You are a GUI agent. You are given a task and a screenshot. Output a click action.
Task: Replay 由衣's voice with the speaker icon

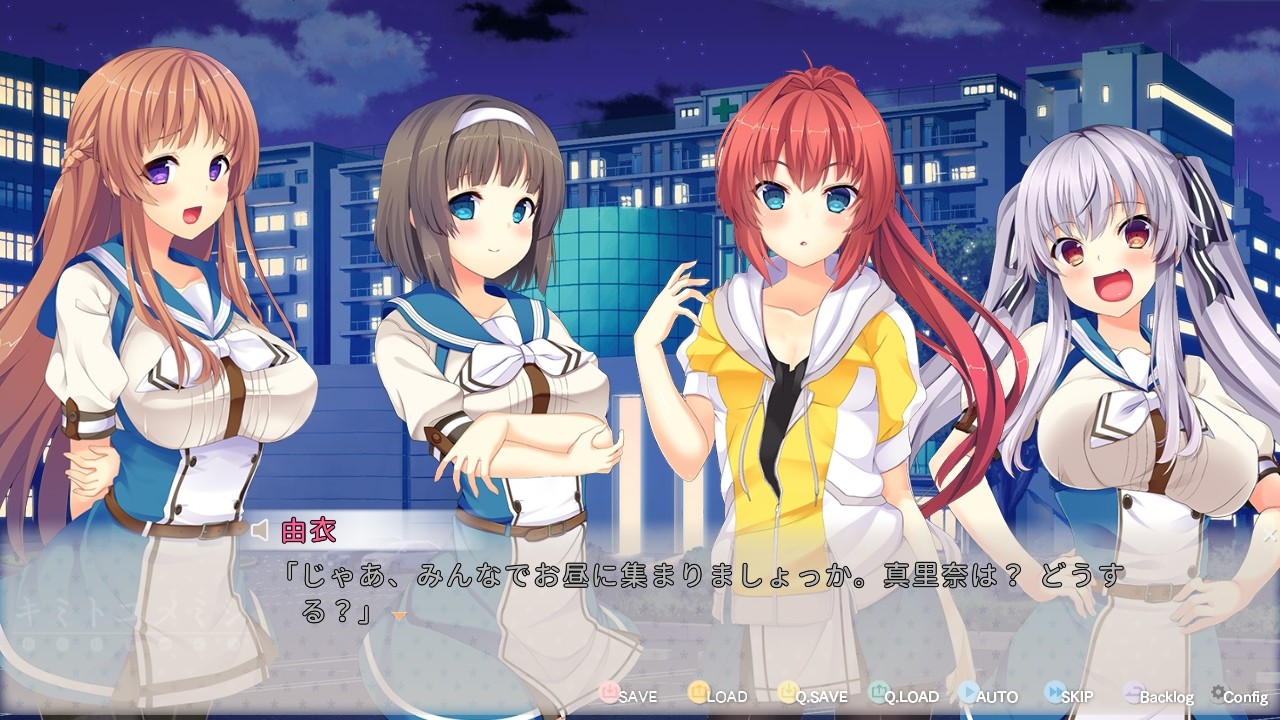[259, 531]
